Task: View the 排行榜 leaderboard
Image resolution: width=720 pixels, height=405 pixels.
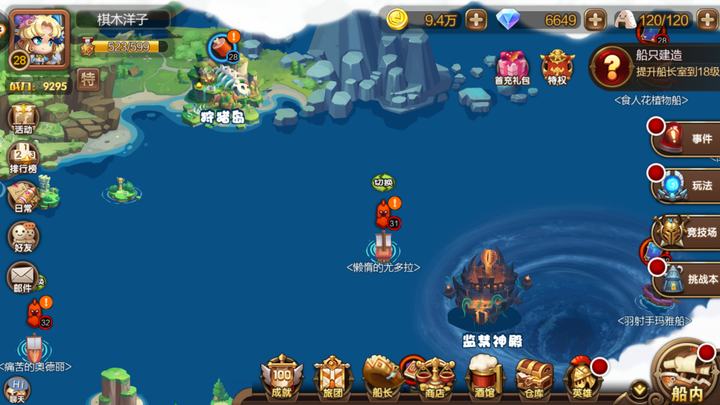Action: (x=22, y=158)
